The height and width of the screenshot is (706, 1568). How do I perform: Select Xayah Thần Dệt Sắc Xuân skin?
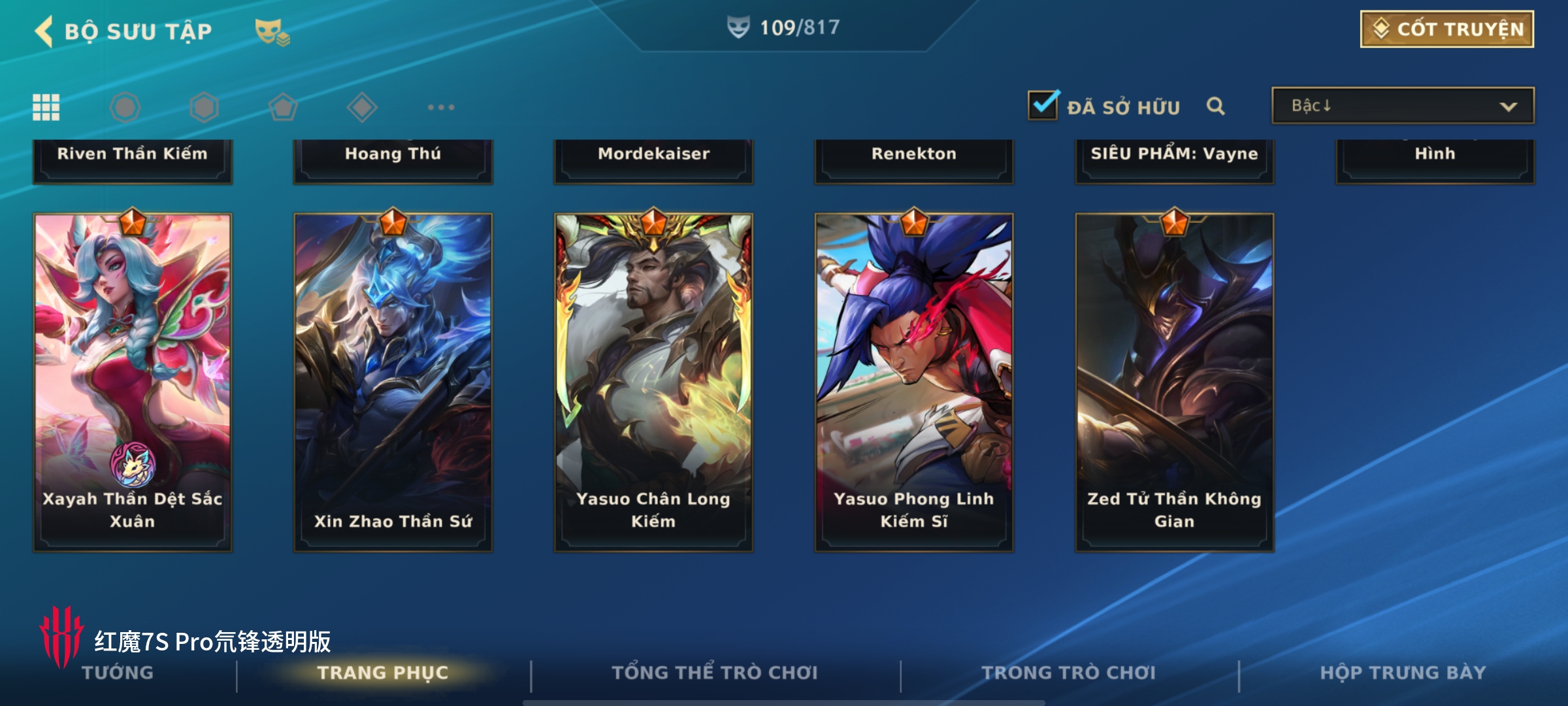(133, 382)
